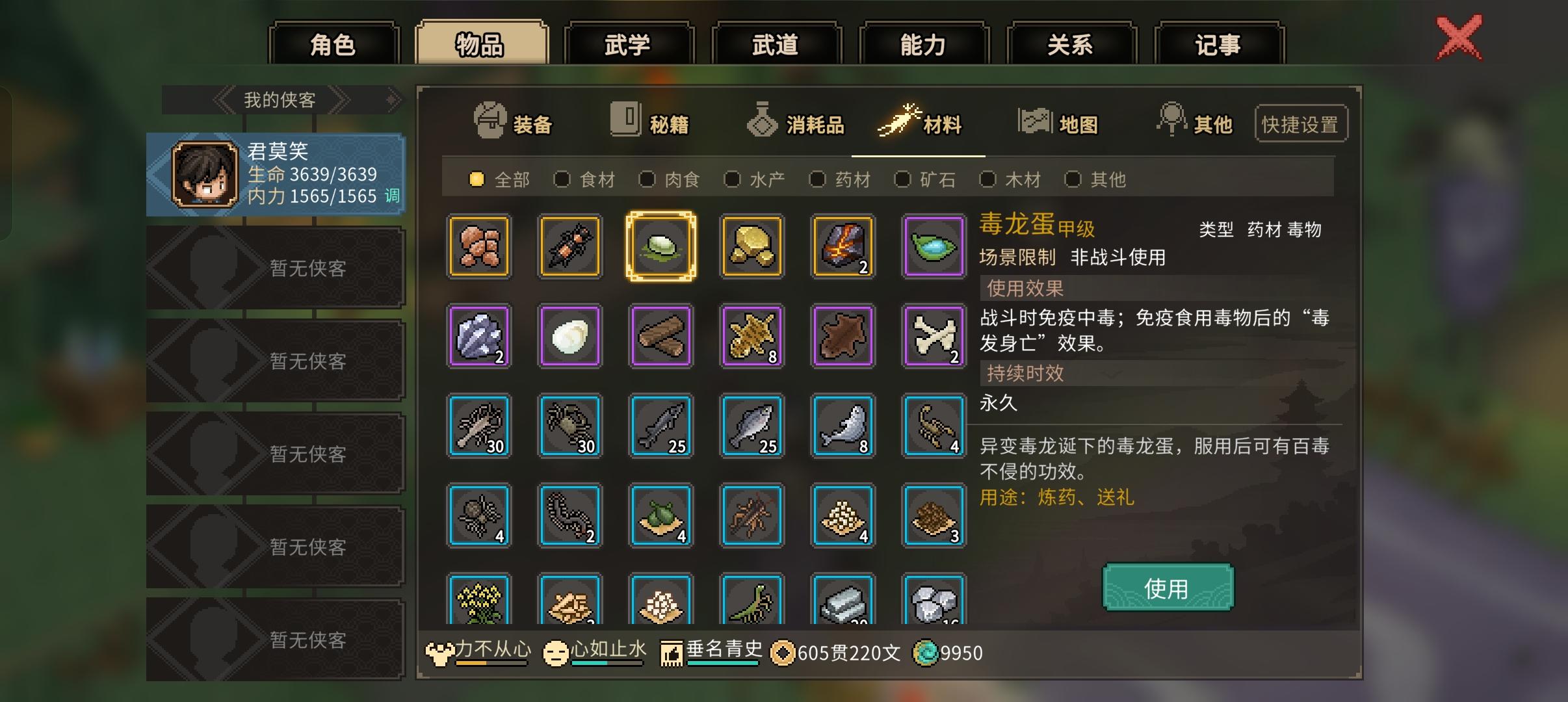Select the bones material with quantity 2
Screen dimensions: 1568x702
pos(934,336)
